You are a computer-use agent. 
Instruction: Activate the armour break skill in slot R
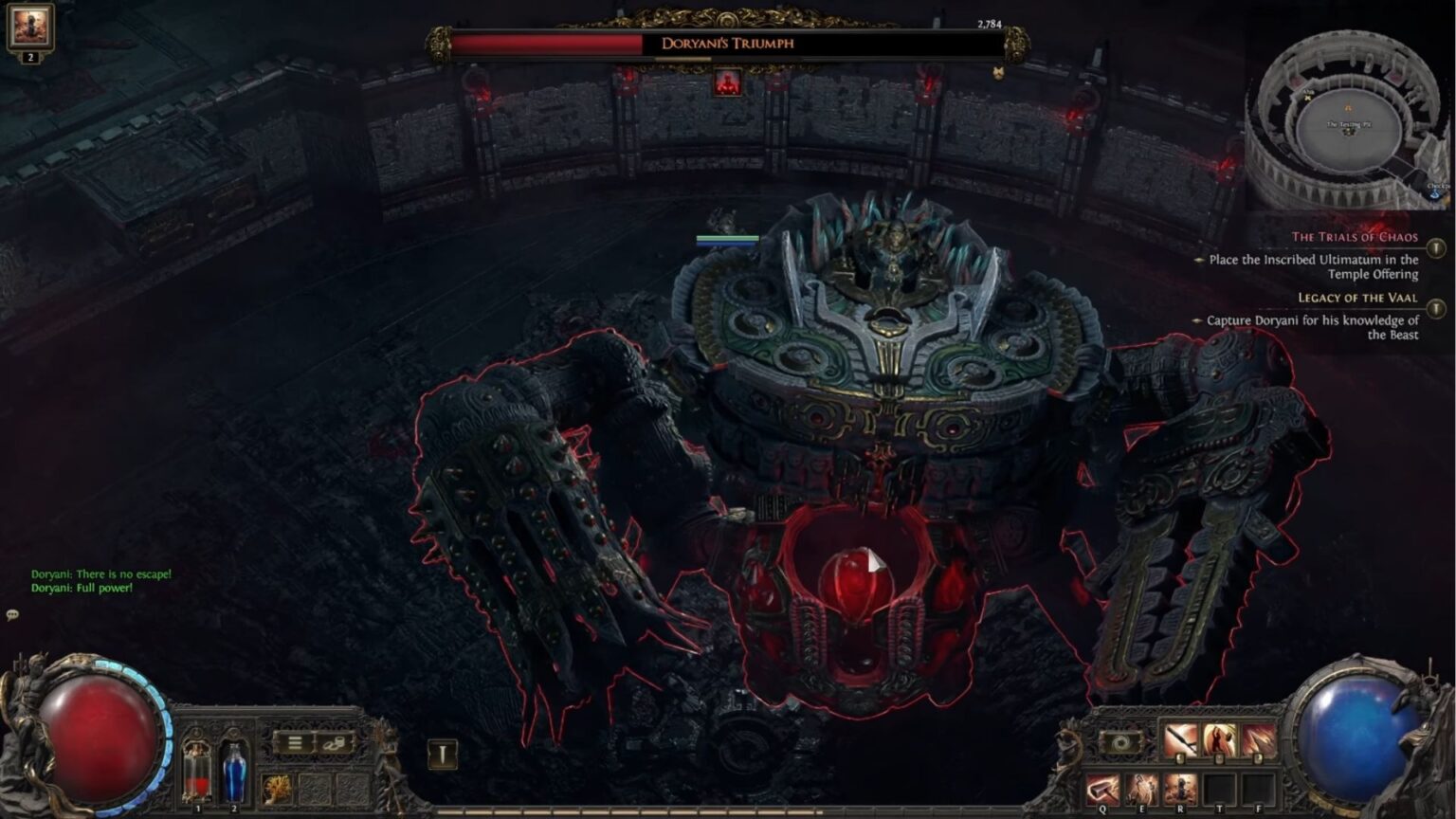(1178, 788)
